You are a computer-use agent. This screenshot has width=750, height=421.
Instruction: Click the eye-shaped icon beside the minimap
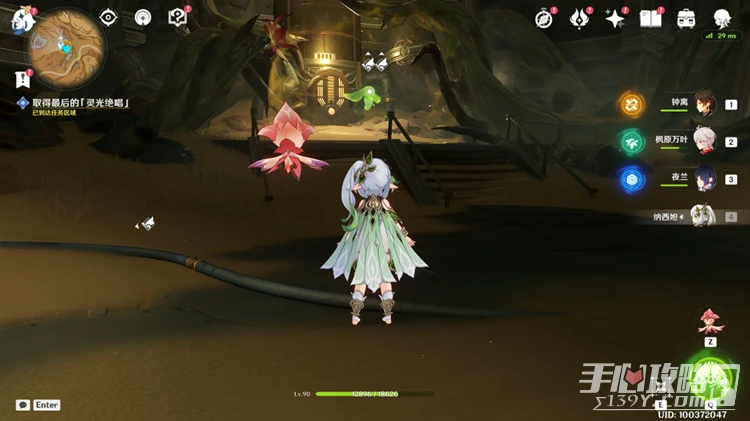[108, 17]
